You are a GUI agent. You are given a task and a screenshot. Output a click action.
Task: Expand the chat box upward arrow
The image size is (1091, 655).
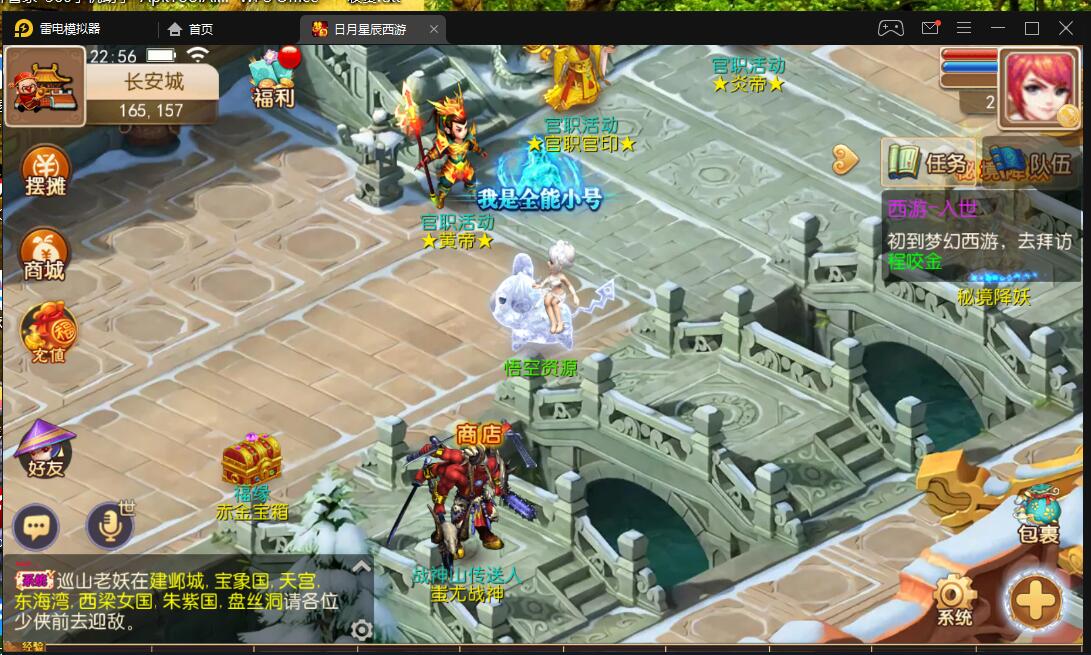(x=362, y=567)
